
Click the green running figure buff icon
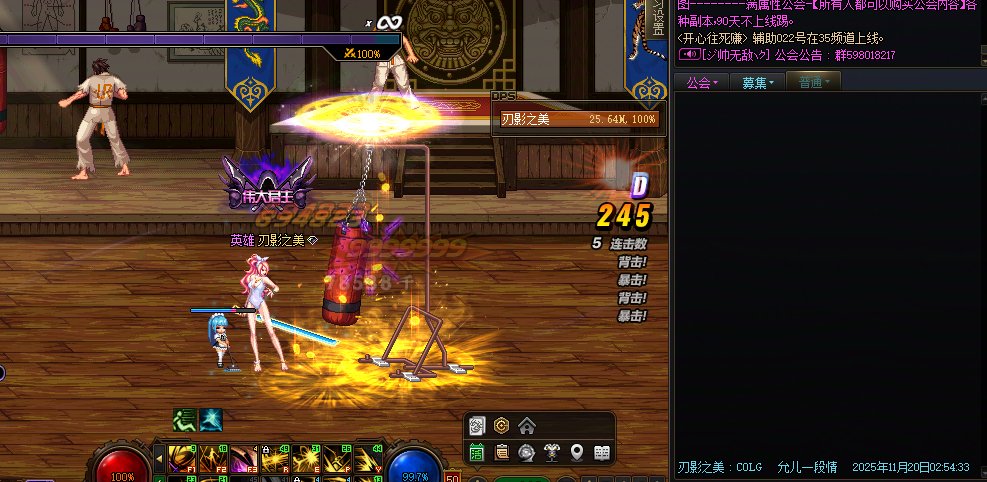(184, 420)
